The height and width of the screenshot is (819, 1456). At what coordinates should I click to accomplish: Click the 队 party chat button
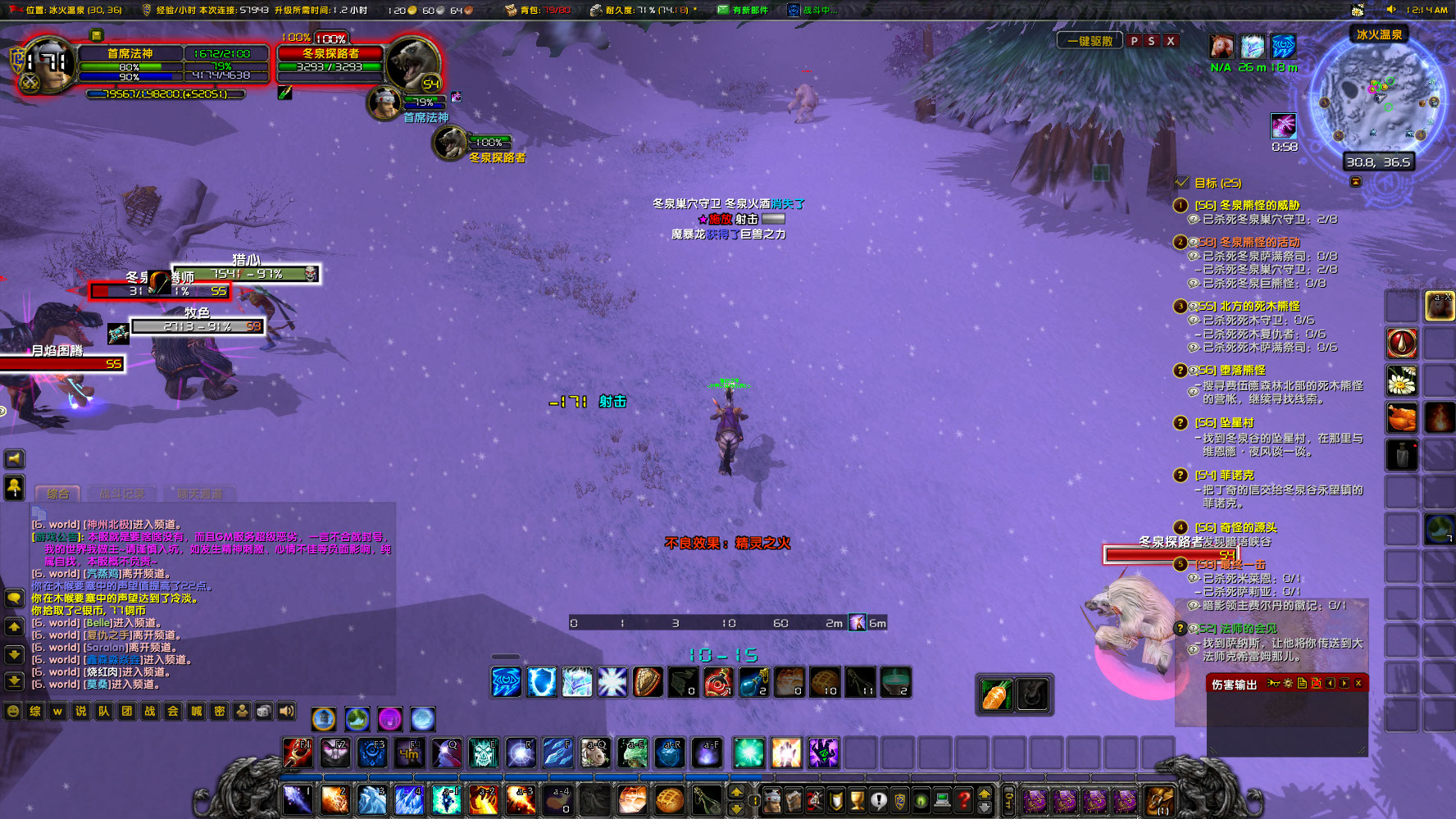point(102,713)
